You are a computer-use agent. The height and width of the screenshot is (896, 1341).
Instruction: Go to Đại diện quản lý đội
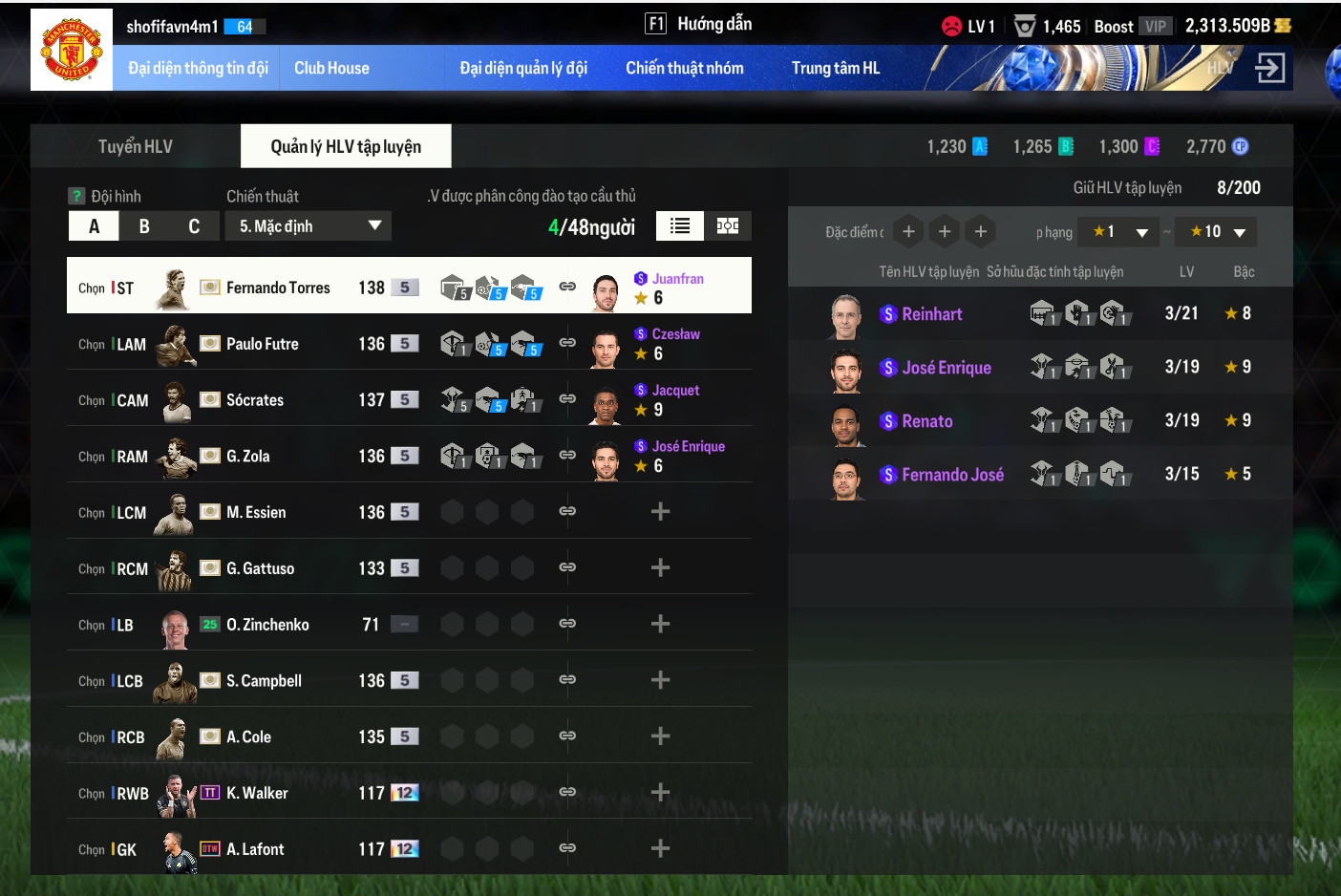click(523, 68)
